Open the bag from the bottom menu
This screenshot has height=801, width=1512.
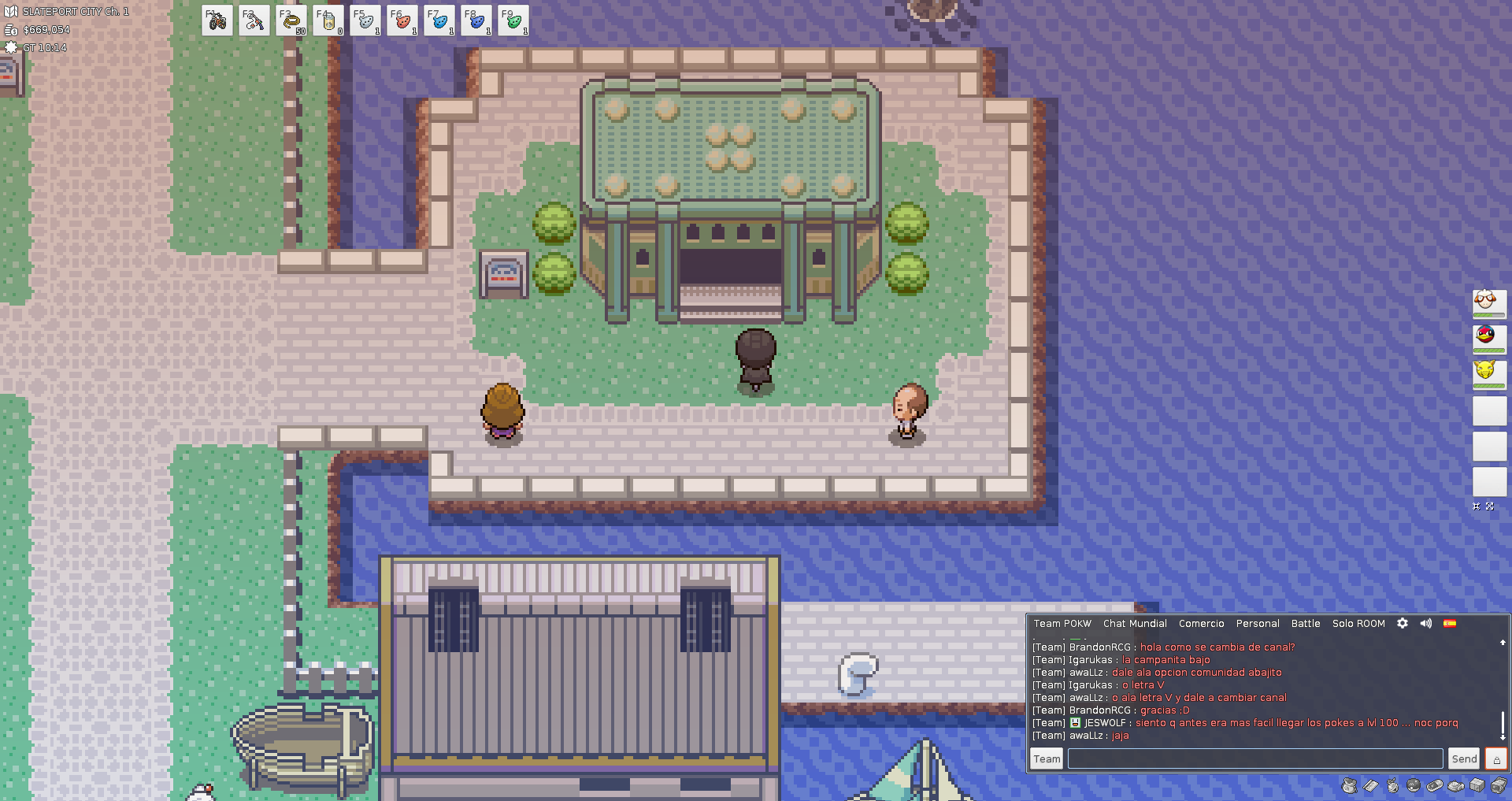[1350, 785]
